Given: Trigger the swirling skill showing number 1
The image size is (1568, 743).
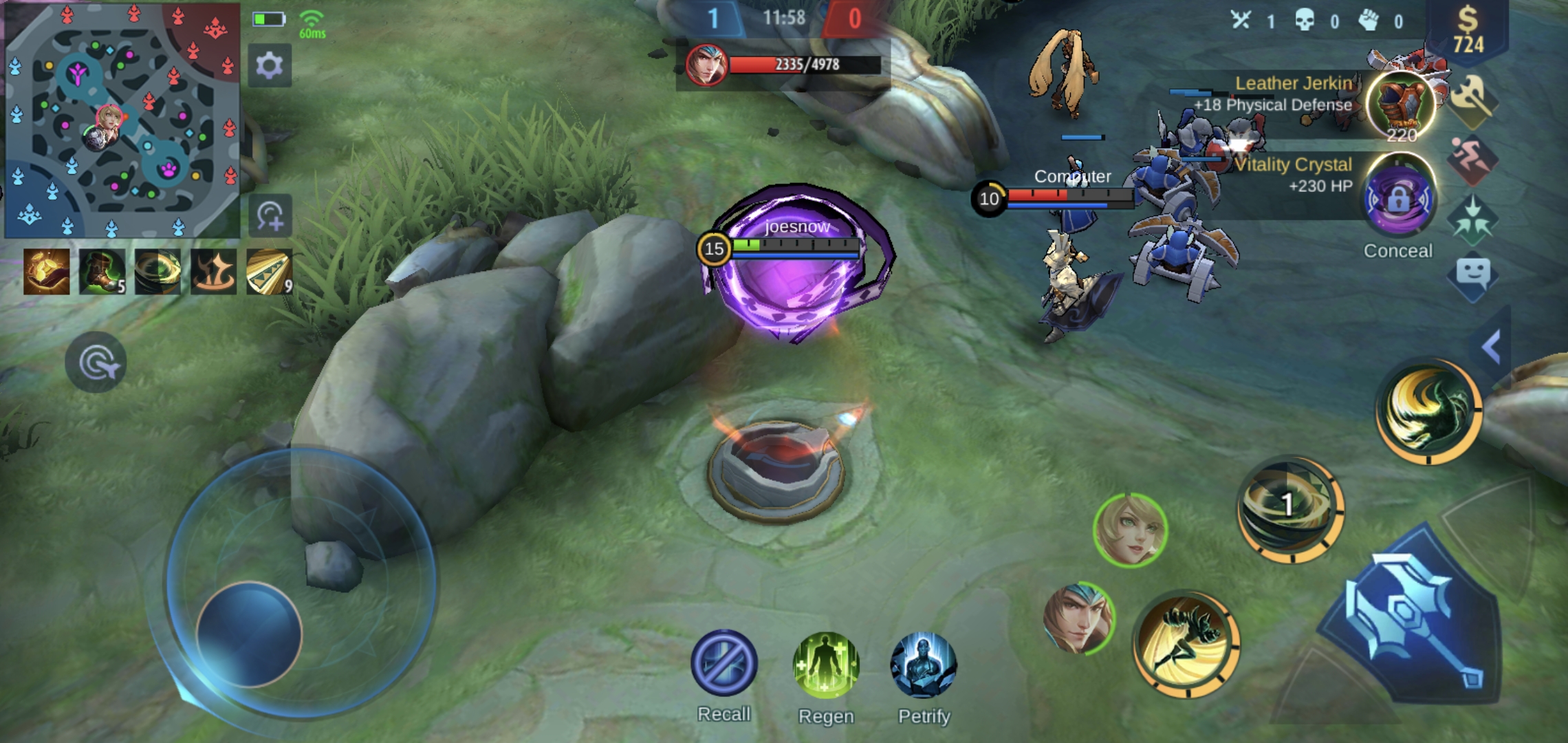Looking at the screenshot, I should point(1289,508).
